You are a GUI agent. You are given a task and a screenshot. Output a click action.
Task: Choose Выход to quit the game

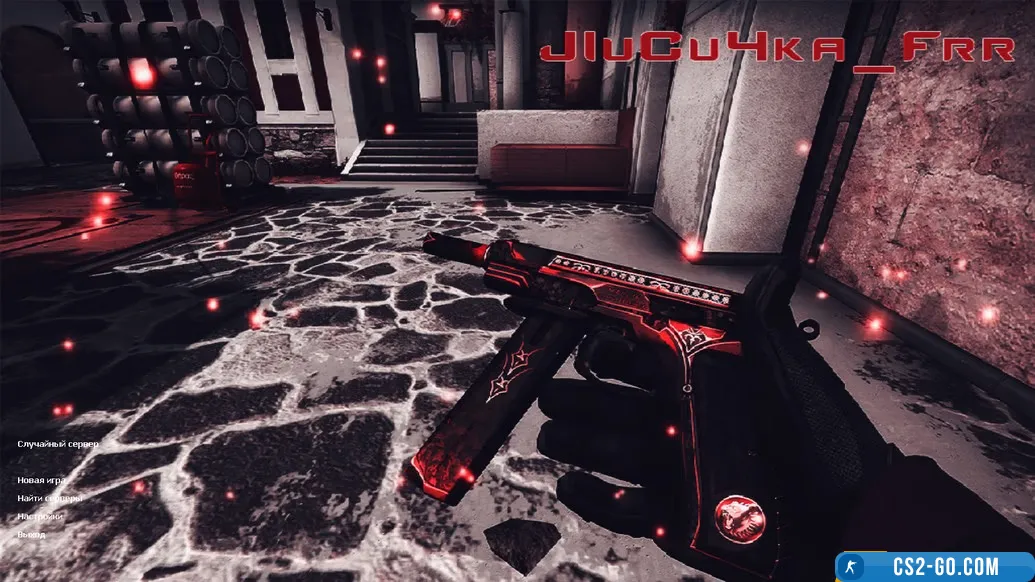(31, 534)
